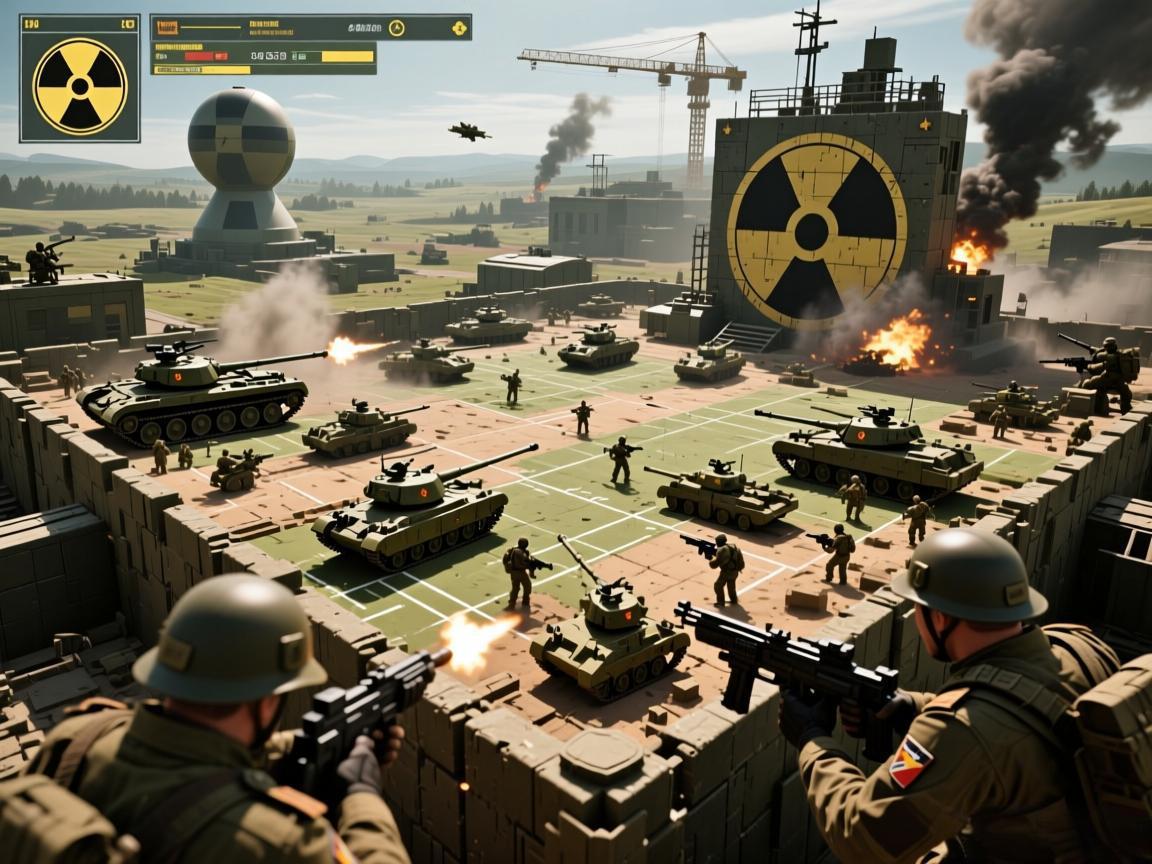The image size is (1152, 864).
Task: Select the orange emblem at top bar's start
Action: (166, 28)
